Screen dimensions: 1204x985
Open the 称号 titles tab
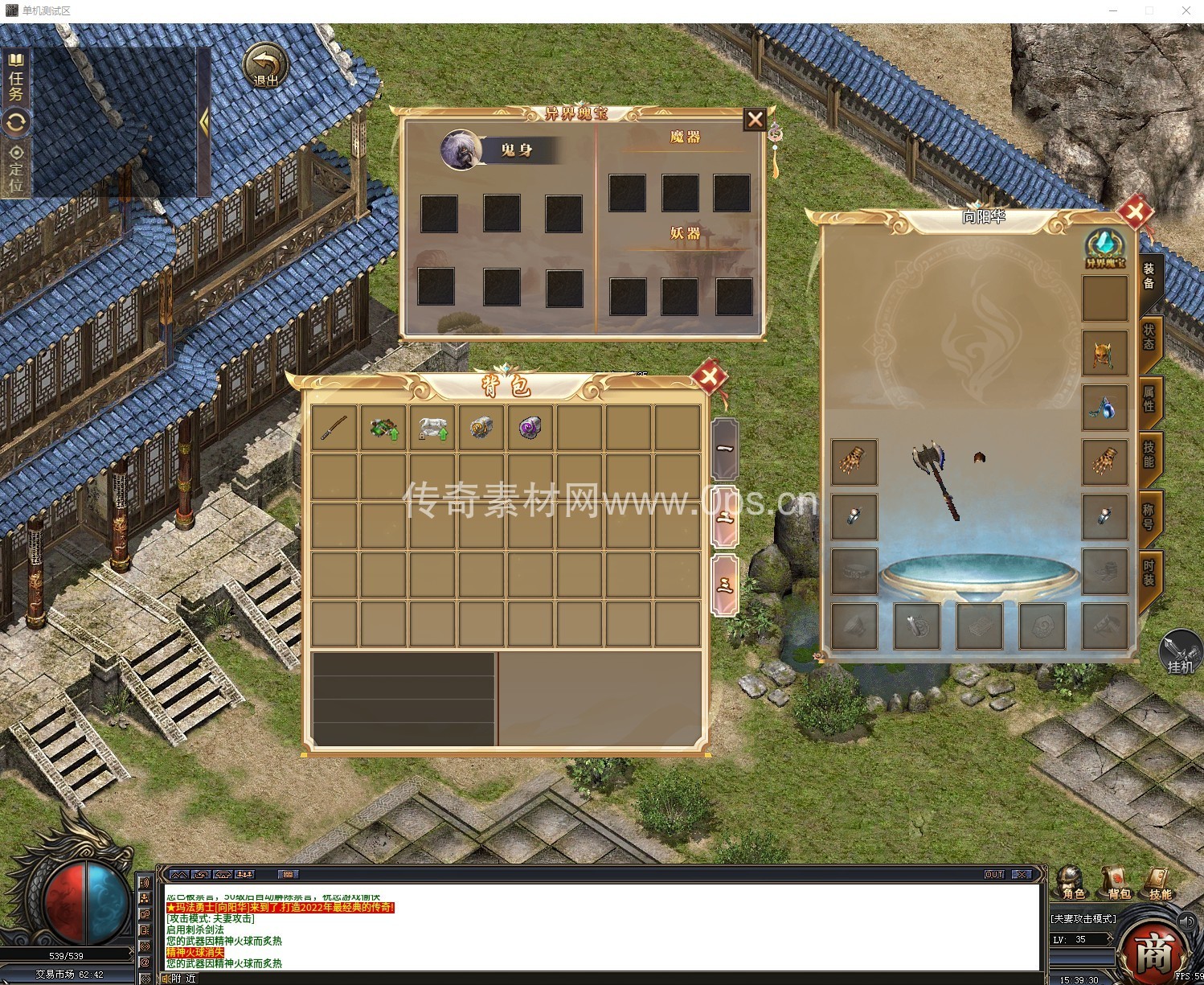click(1149, 516)
